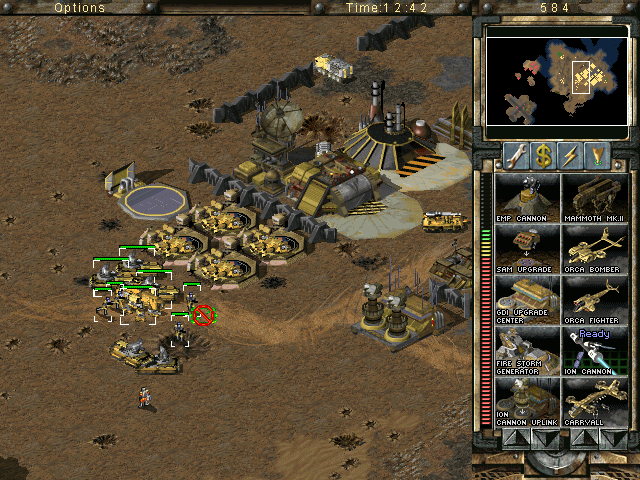Viewport: 640px width, 480px height.
Task: Activate the dollar sign sell mode
Action: 543,155
